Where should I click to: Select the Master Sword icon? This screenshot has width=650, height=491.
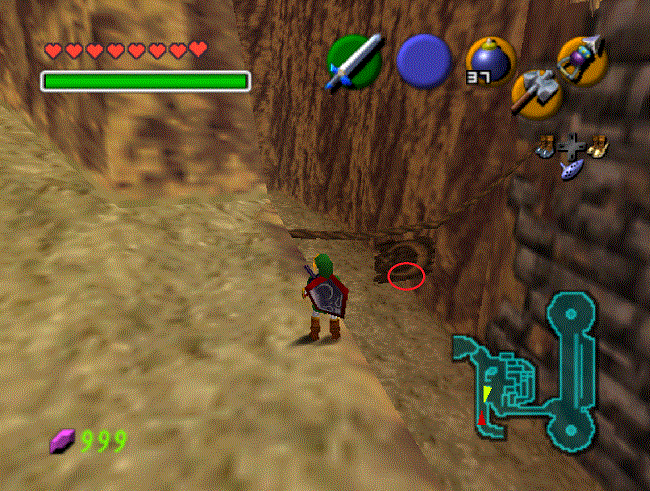coord(355,61)
